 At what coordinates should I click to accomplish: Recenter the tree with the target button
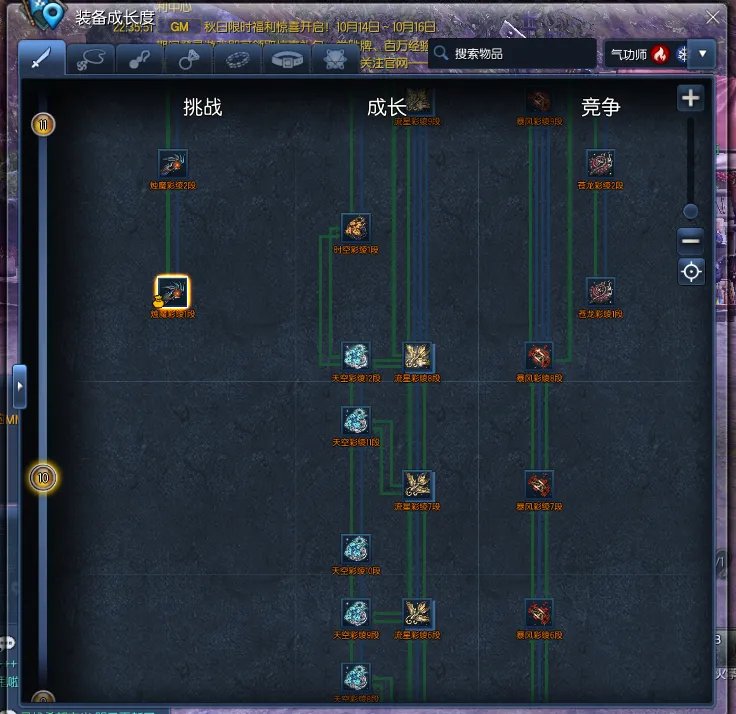(690, 271)
